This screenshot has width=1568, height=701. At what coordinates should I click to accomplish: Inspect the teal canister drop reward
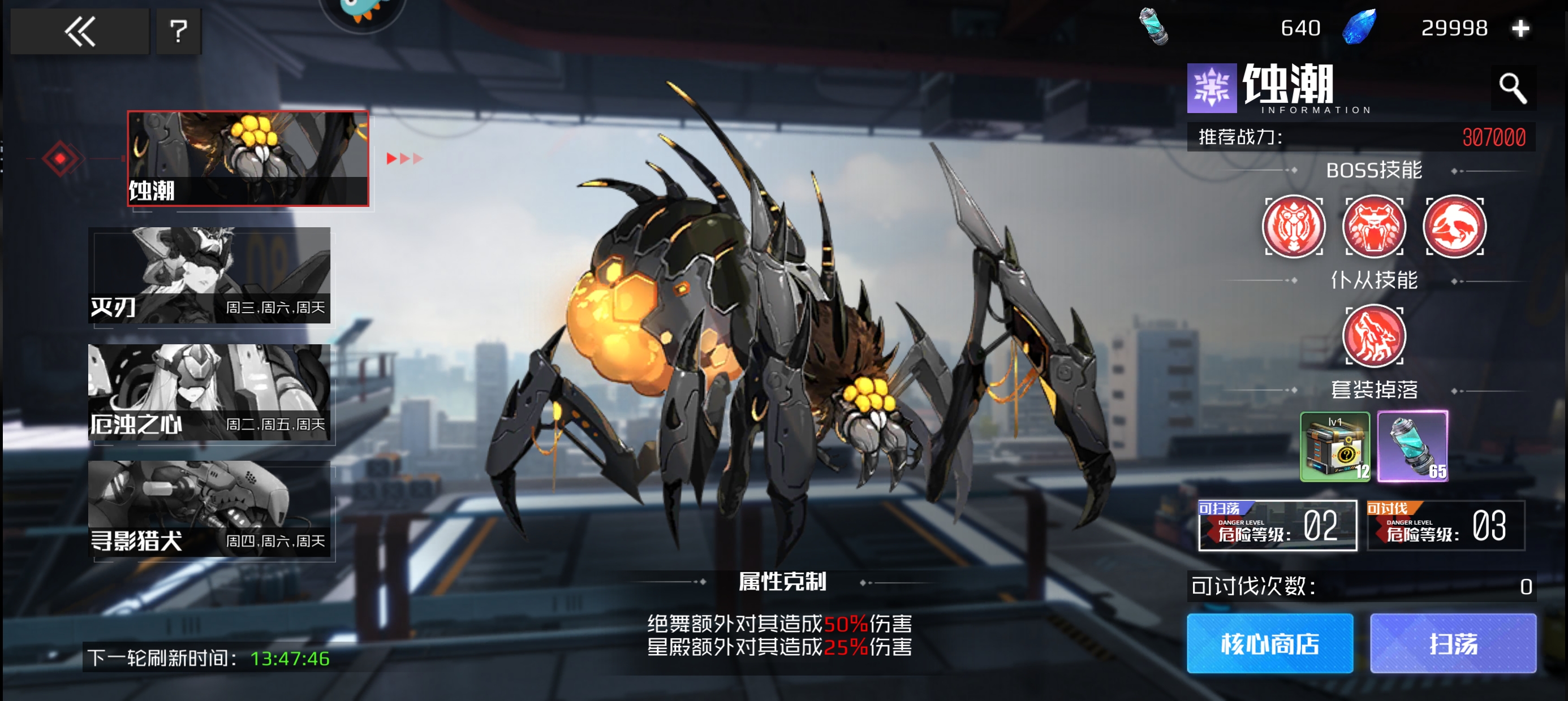[1413, 447]
